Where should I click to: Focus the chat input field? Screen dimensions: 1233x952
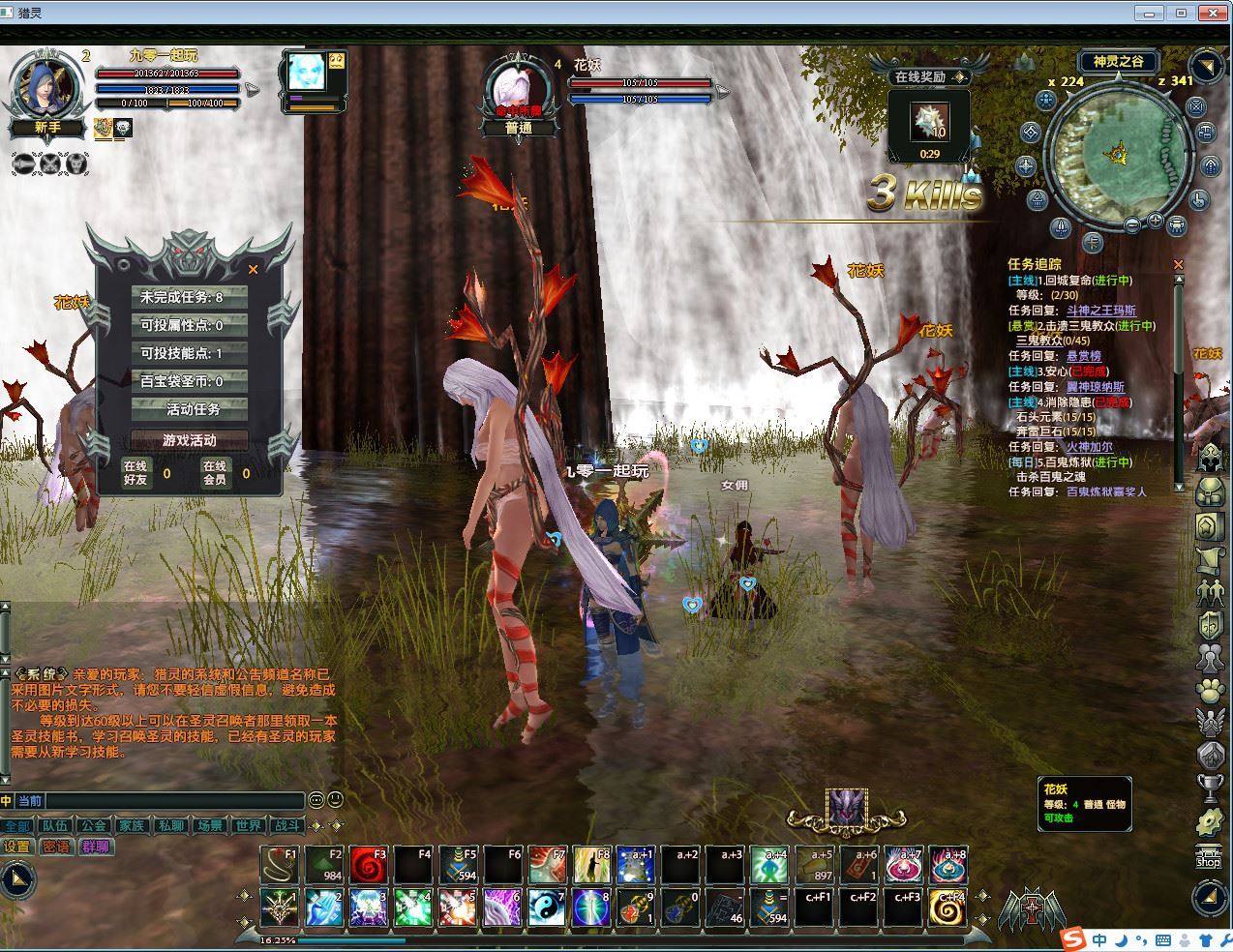click(x=174, y=801)
